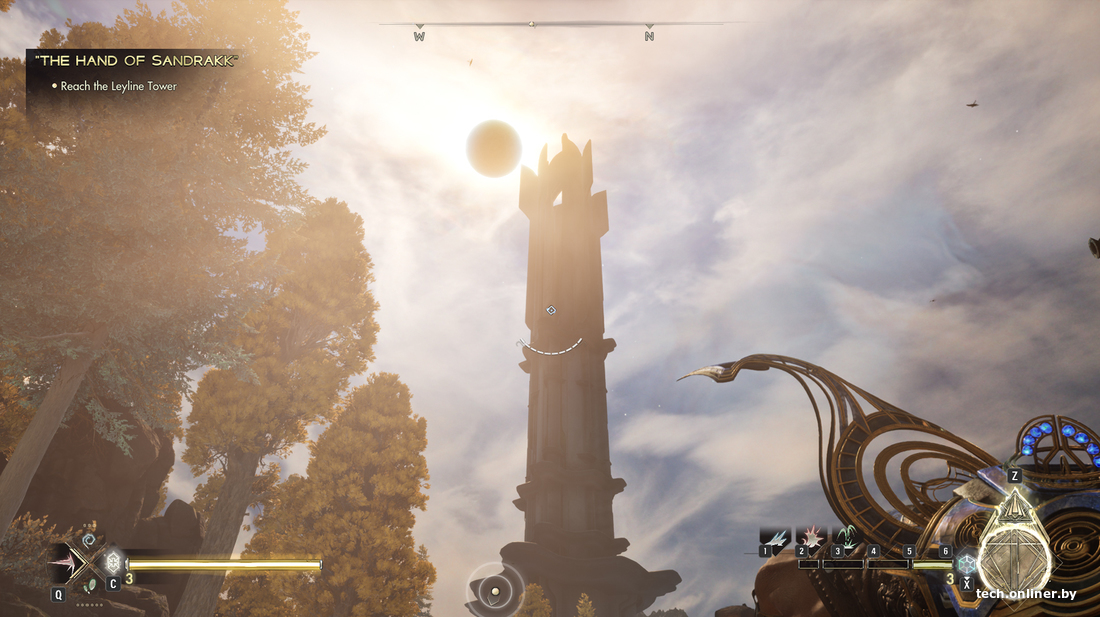Open the Hand of Sandrakk quest tracker

[136, 61]
